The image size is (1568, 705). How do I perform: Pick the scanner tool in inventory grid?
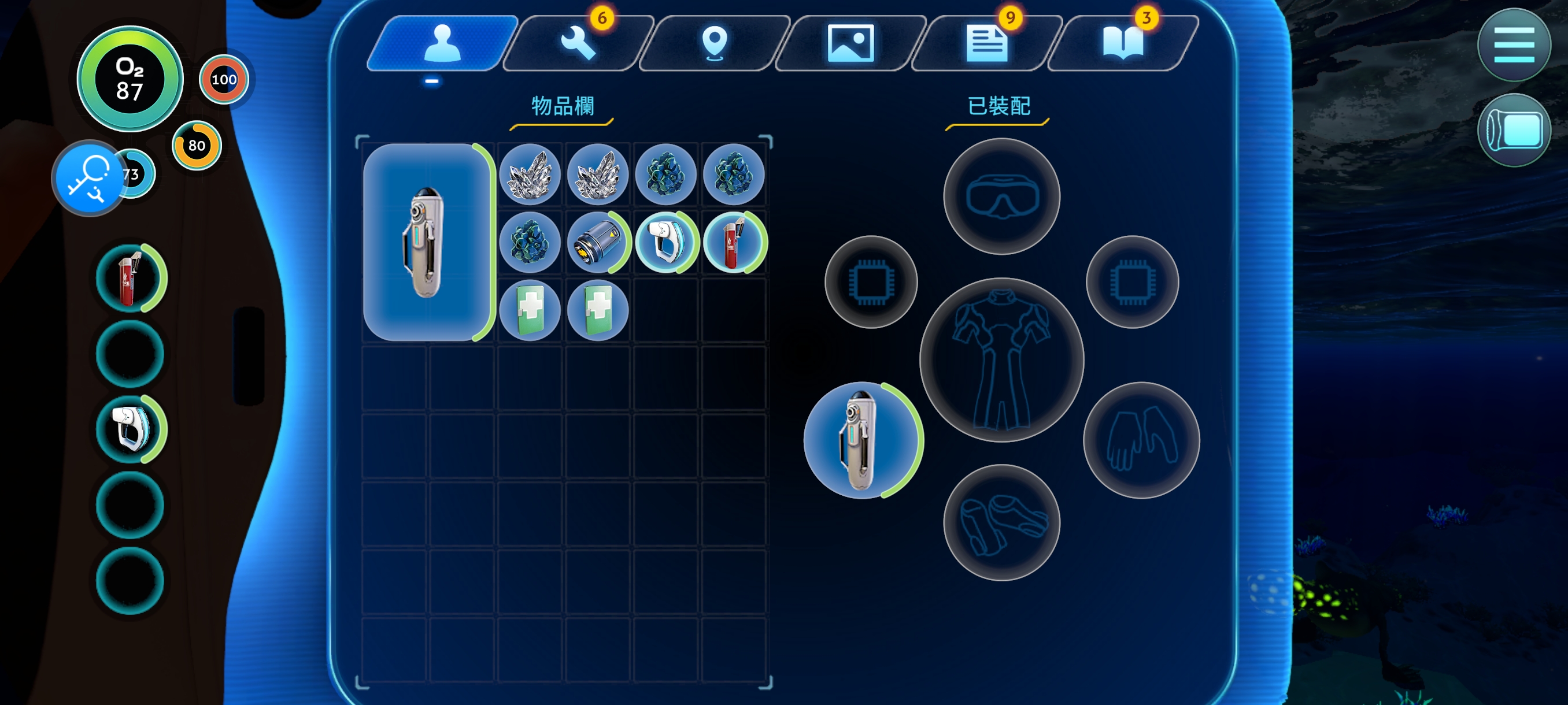coord(666,242)
